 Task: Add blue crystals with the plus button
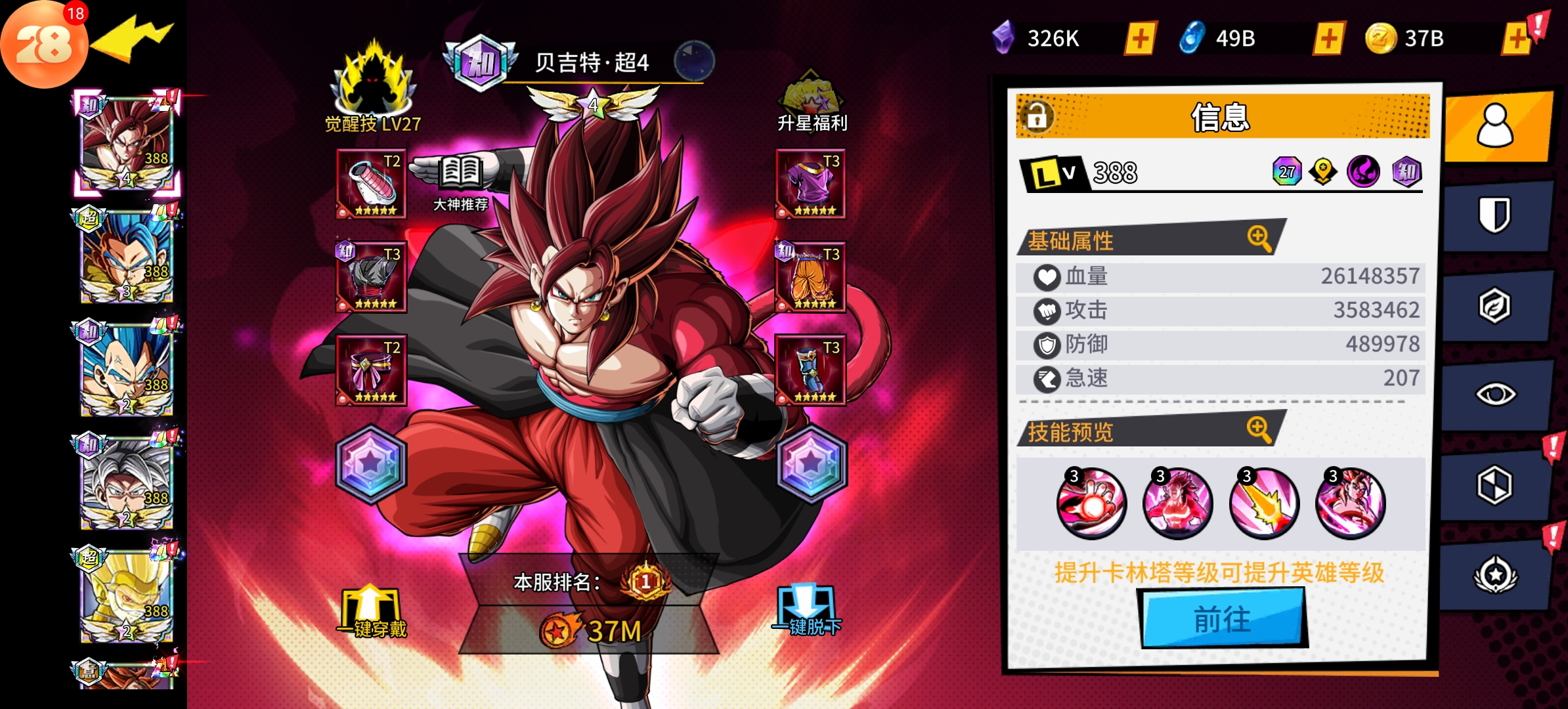coord(1329,38)
